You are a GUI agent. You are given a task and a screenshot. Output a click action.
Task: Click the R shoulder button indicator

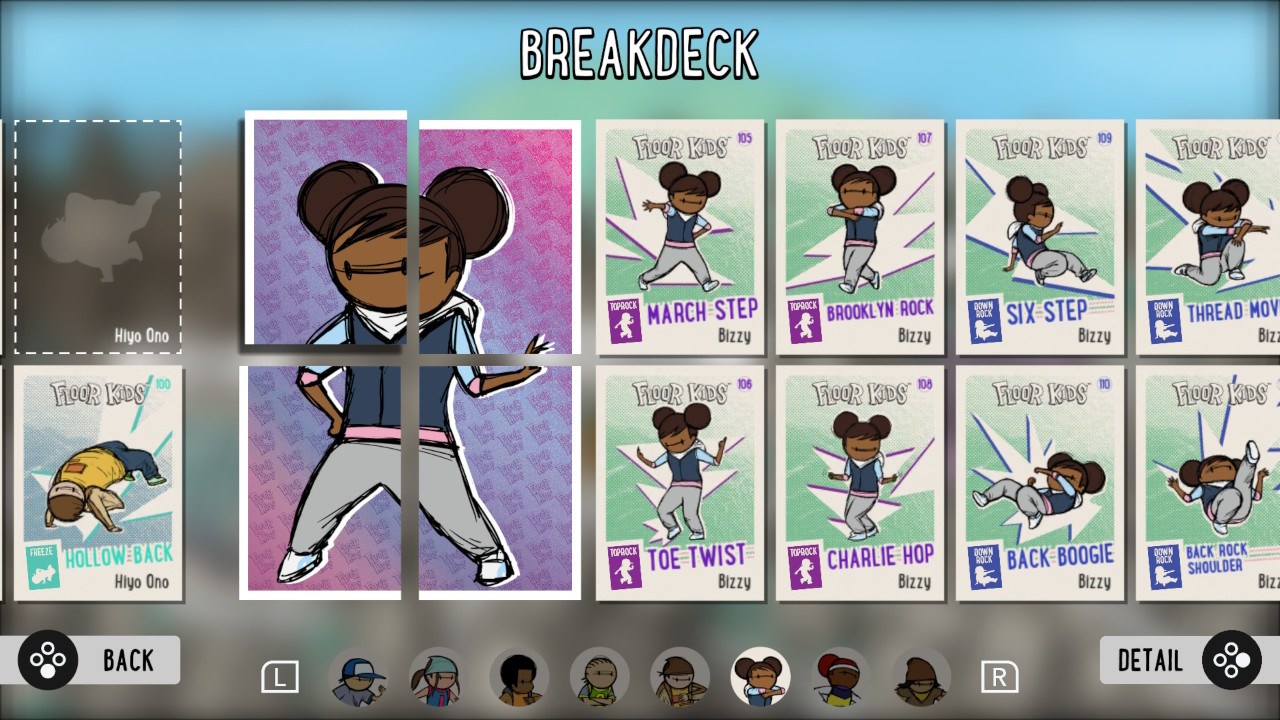click(999, 677)
